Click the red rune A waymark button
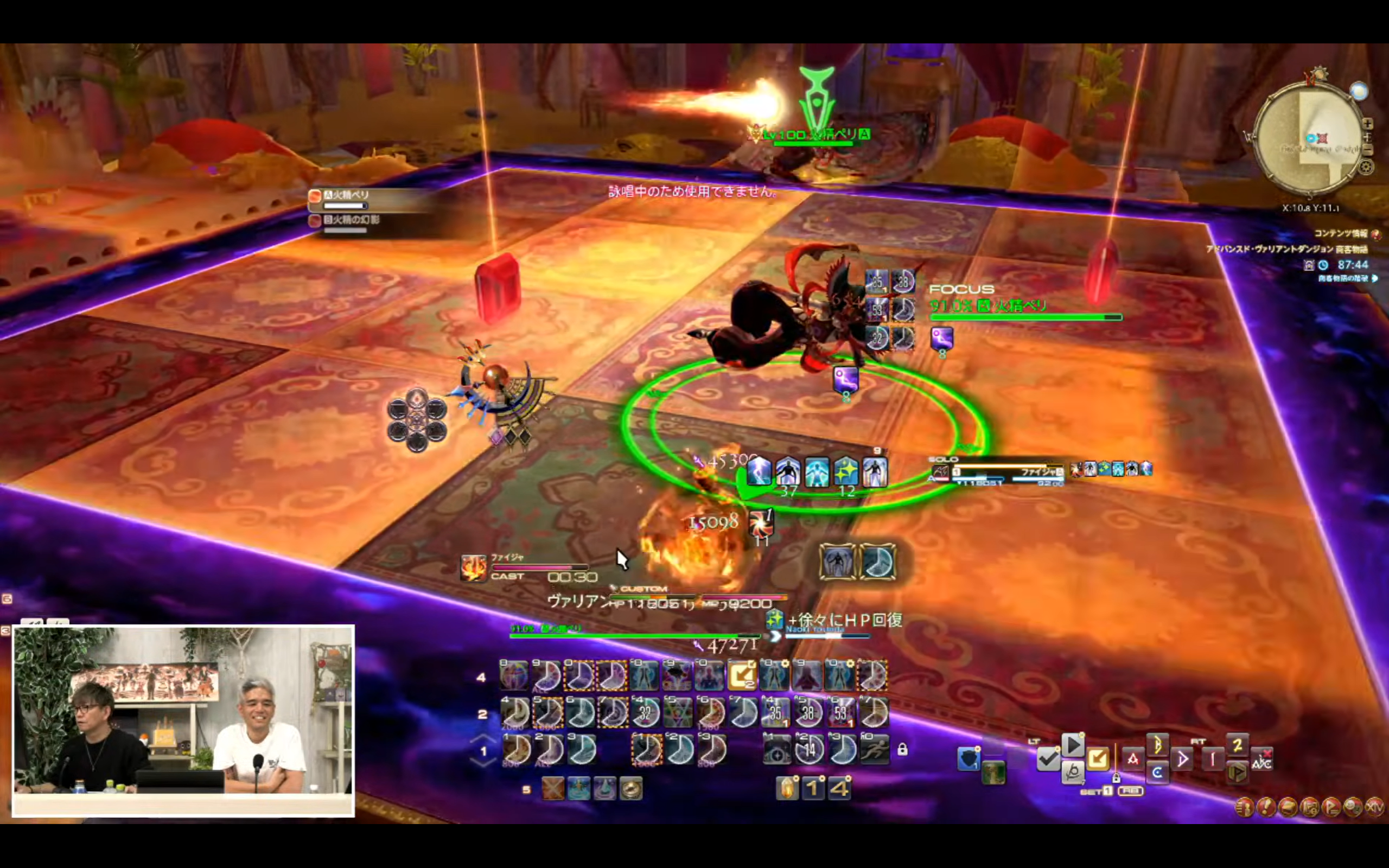The height and width of the screenshot is (868, 1389). click(1132, 759)
